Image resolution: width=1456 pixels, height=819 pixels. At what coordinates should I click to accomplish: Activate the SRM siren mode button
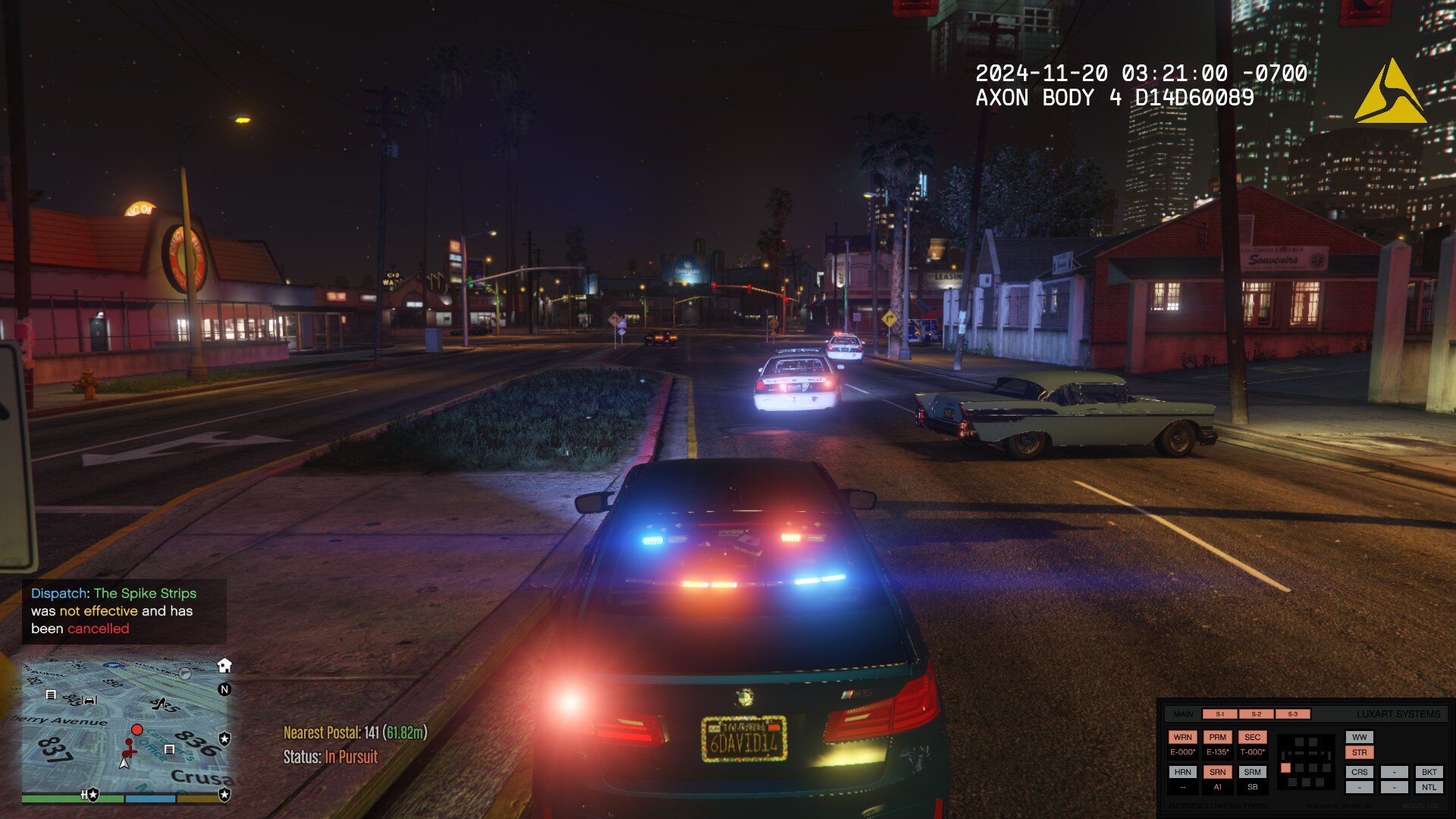tap(1252, 772)
